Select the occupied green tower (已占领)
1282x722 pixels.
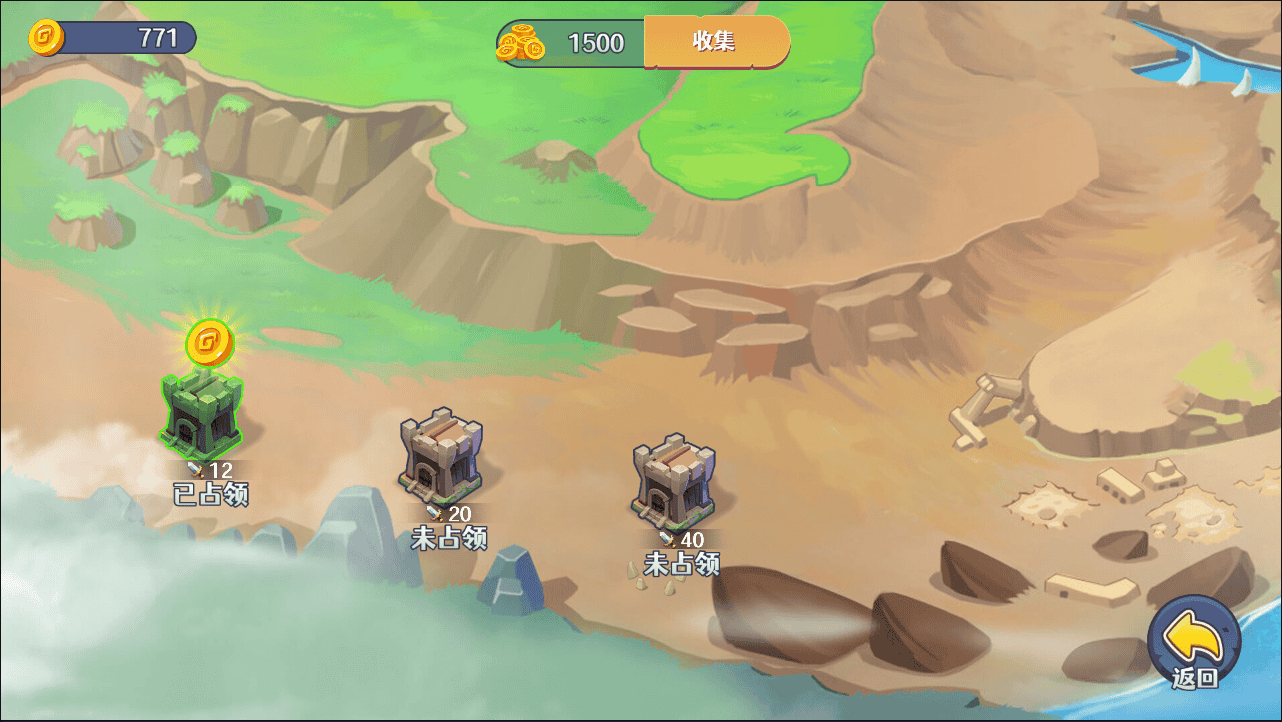pyautogui.click(x=202, y=414)
